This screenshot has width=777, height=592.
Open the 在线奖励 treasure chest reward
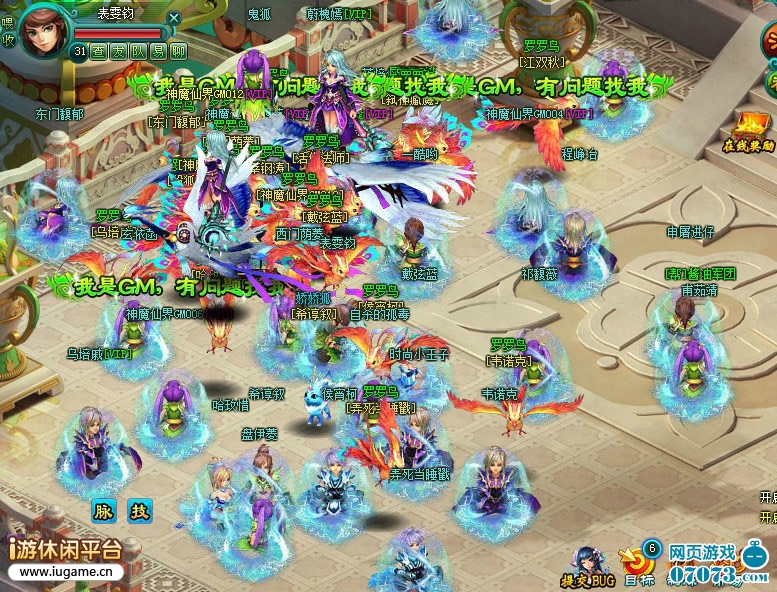(x=749, y=130)
